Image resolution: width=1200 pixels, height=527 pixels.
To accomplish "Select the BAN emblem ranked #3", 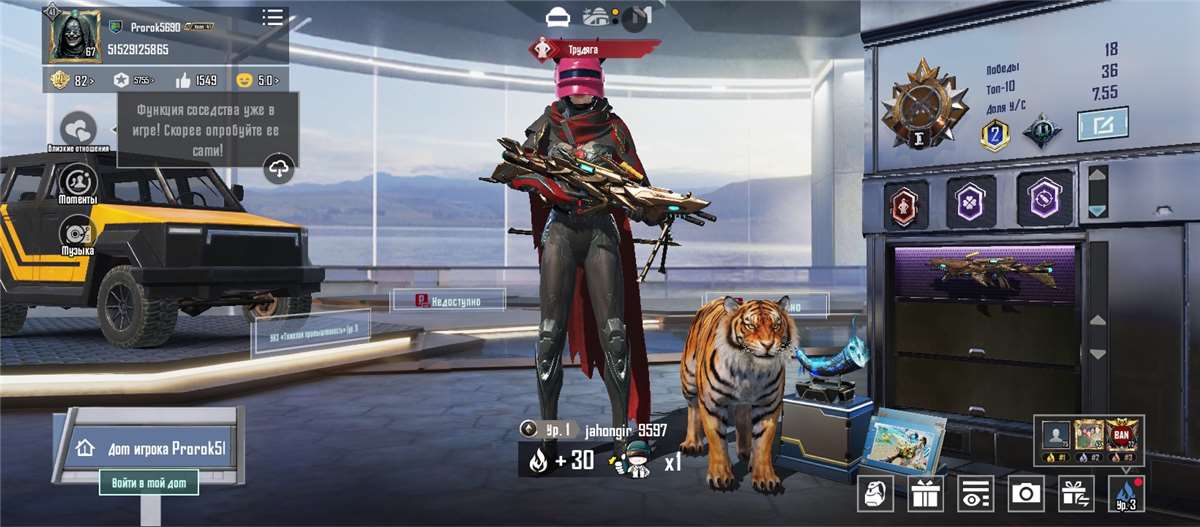I will tap(1122, 437).
